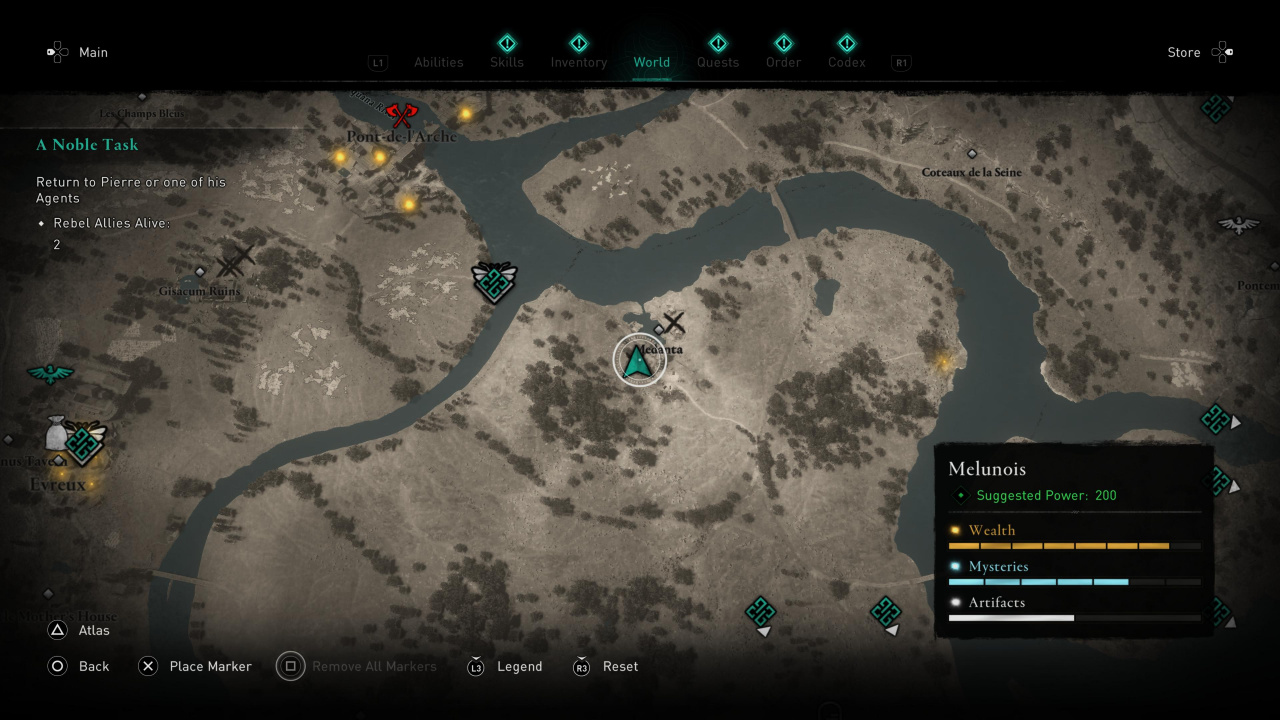Image resolution: width=1280 pixels, height=720 pixels.
Task: Select the red crossed axes marker
Action: coord(400,115)
